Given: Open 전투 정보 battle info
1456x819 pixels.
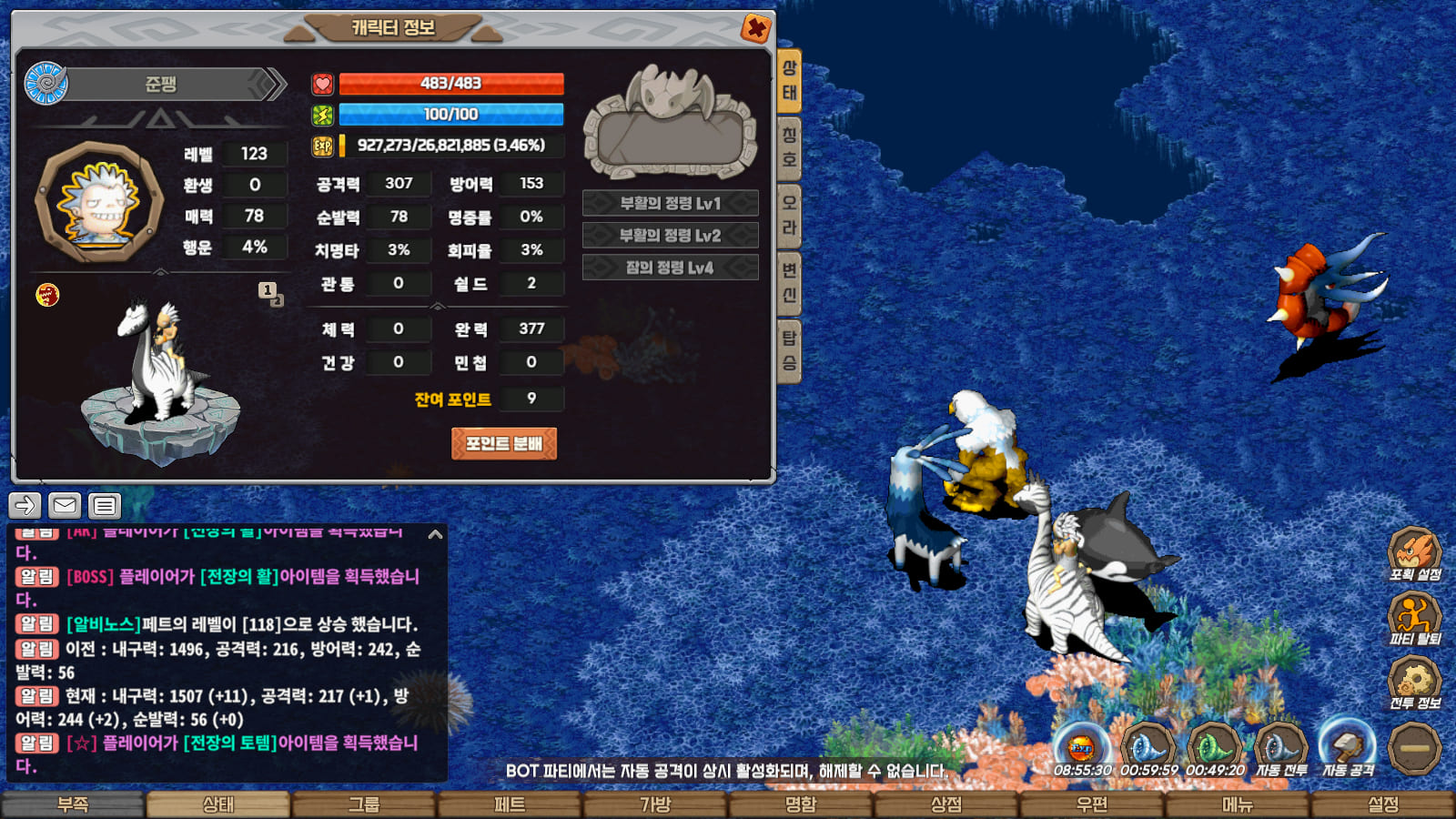Looking at the screenshot, I should click(1414, 682).
